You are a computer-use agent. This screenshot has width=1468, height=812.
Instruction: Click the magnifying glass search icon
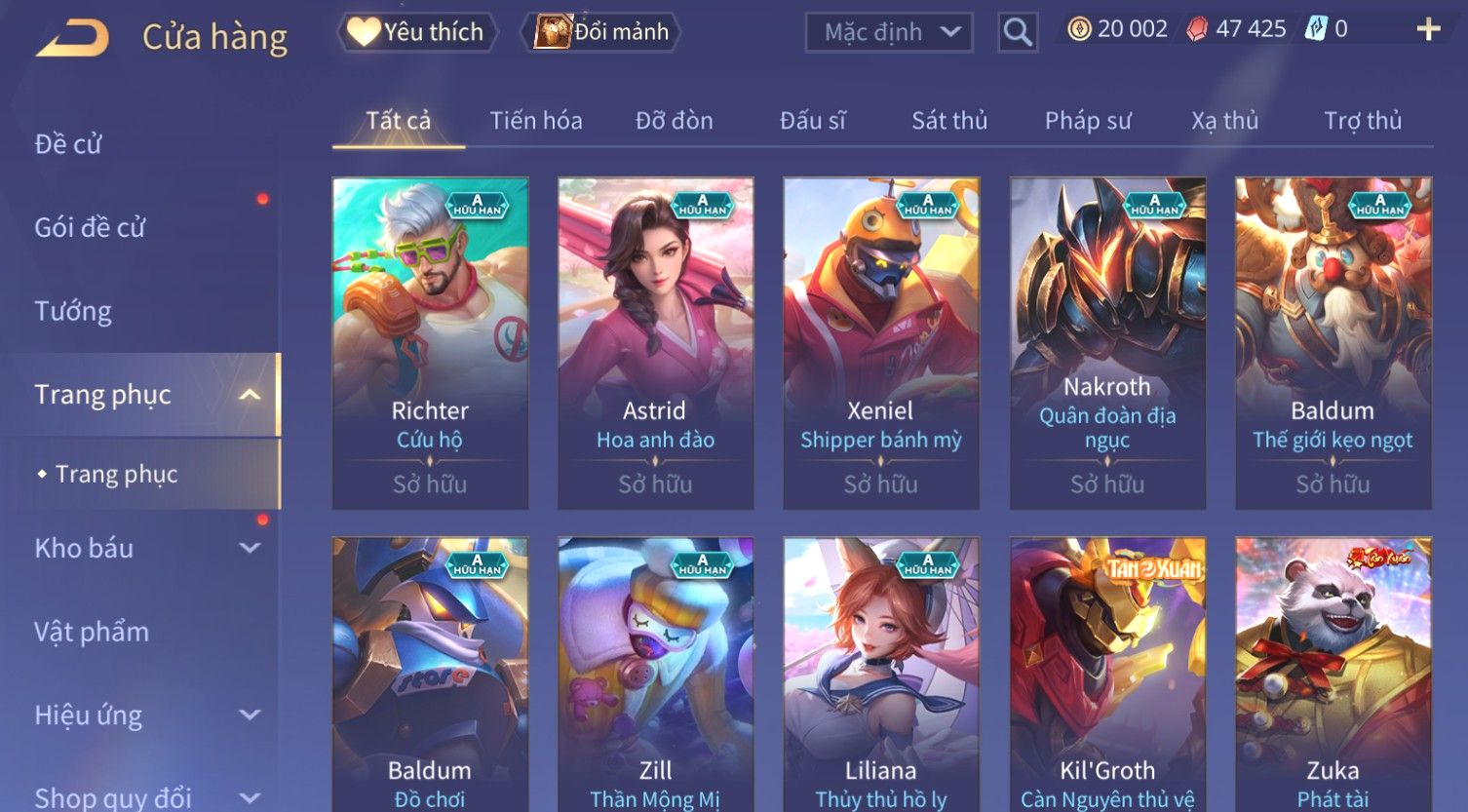click(1017, 33)
